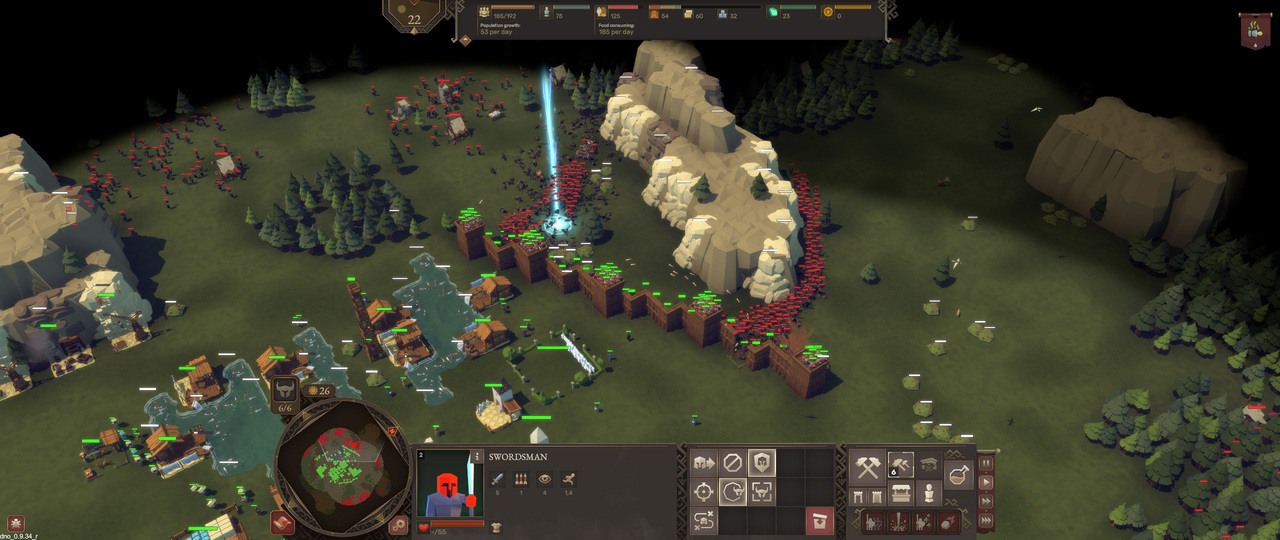Select the market stall building category
This screenshot has height=540, width=1280.
(901, 494)
